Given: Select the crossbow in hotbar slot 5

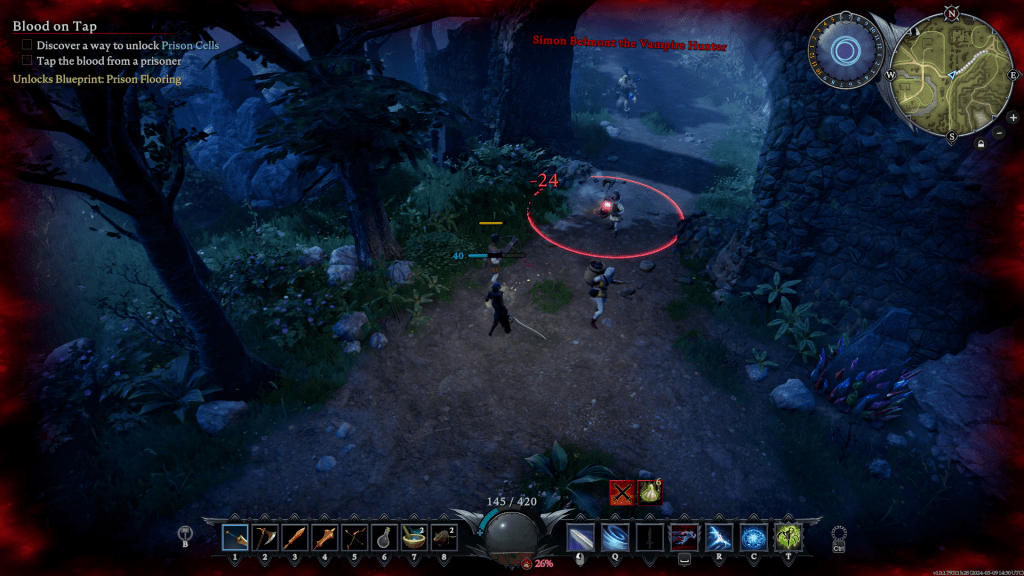Looking at the screenshot, I should coord(354,537).
